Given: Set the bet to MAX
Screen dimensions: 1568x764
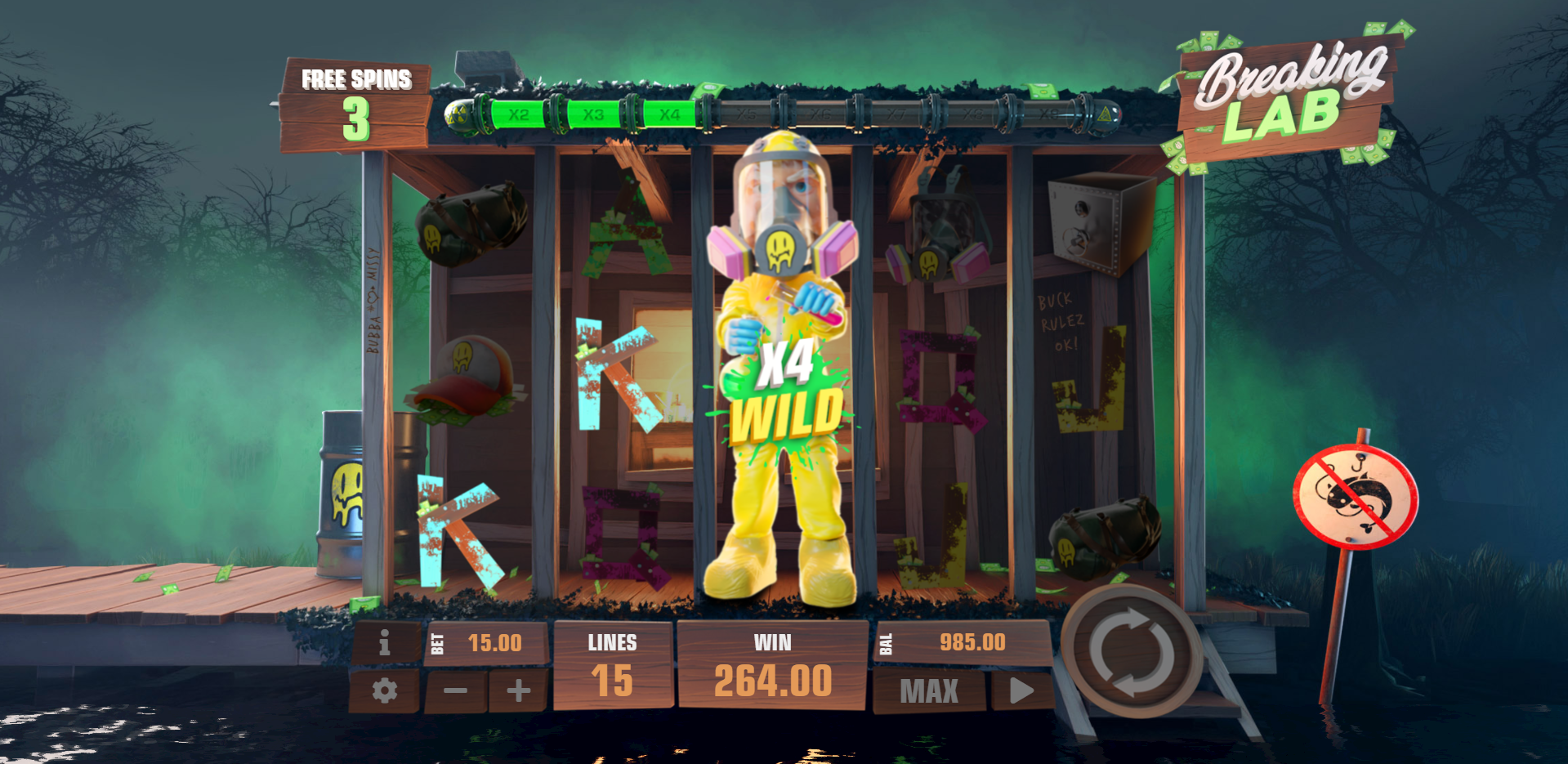Looking at the screenshot, I should (x=929, y=691).
